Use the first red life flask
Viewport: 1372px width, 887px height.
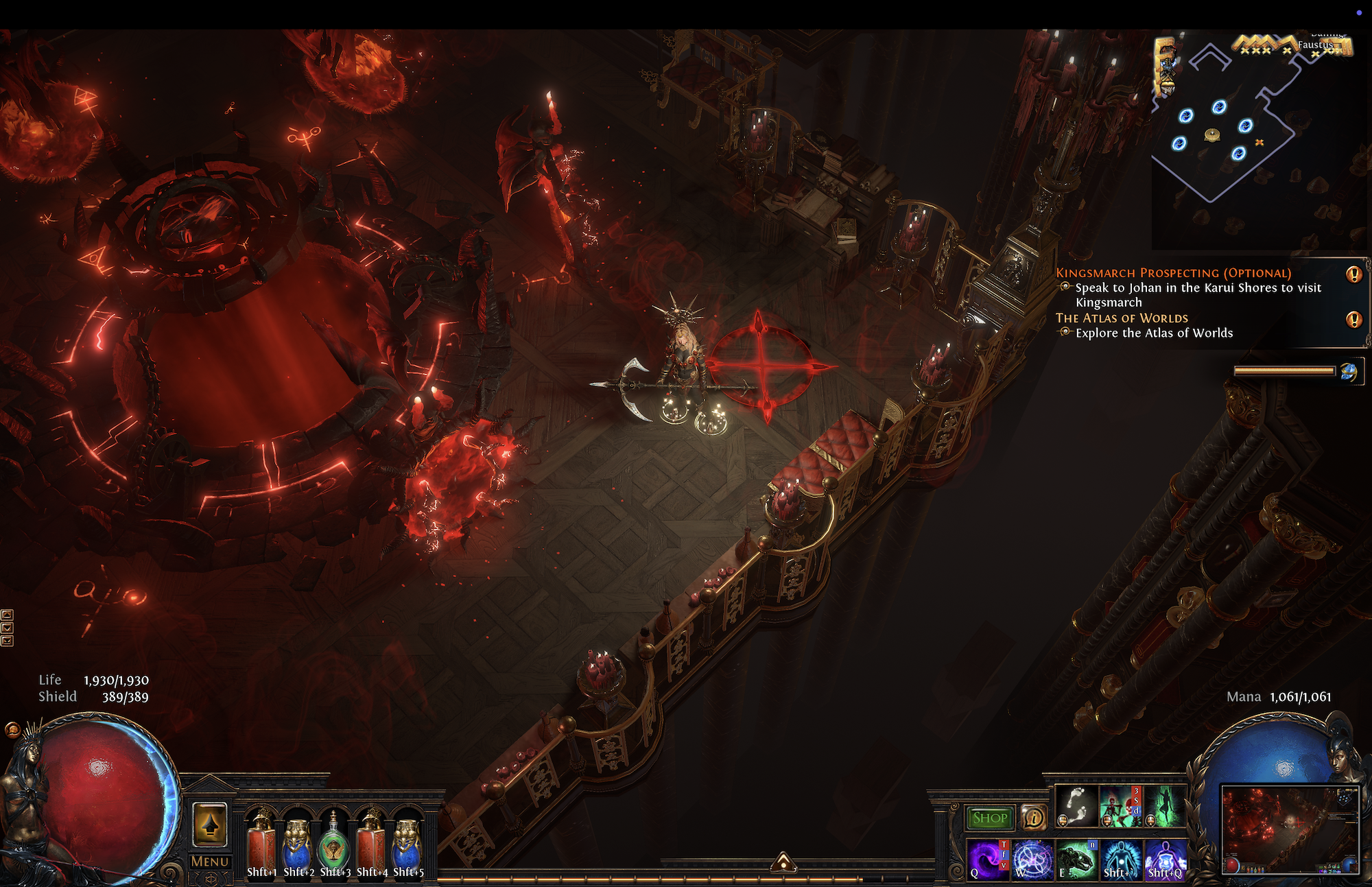tap(261, 844)
